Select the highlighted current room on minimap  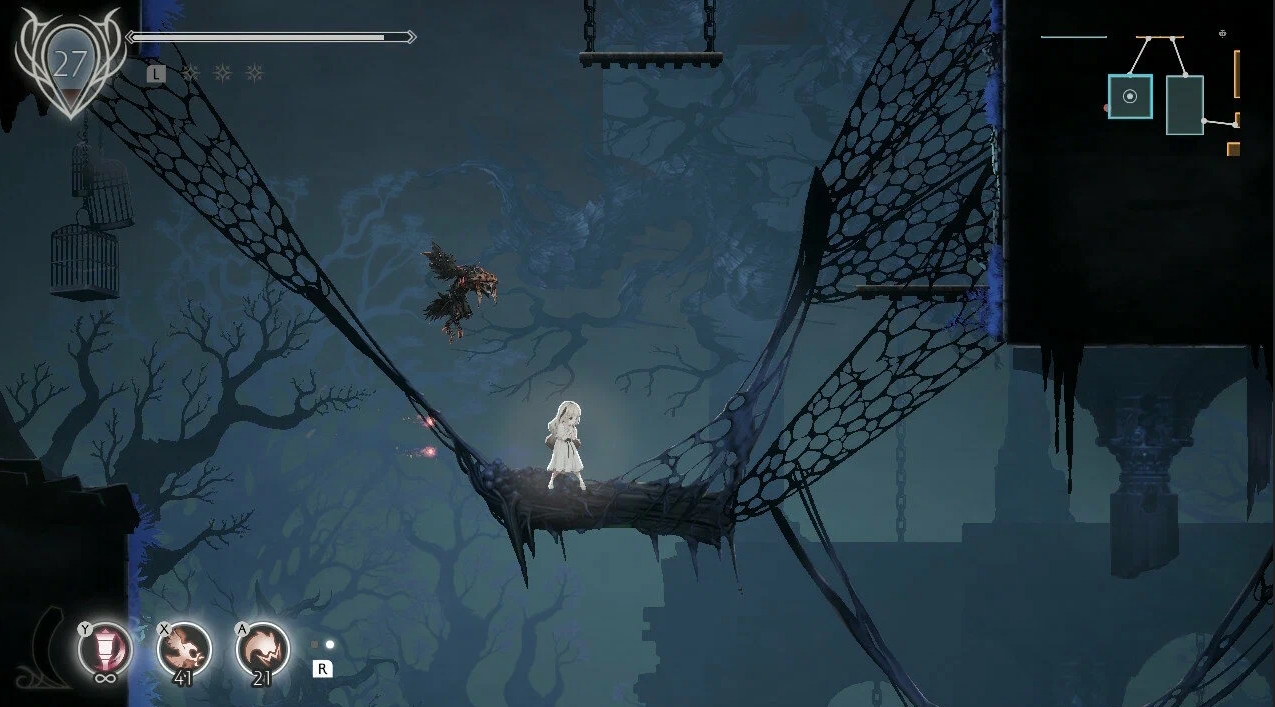click(1130, 96)
